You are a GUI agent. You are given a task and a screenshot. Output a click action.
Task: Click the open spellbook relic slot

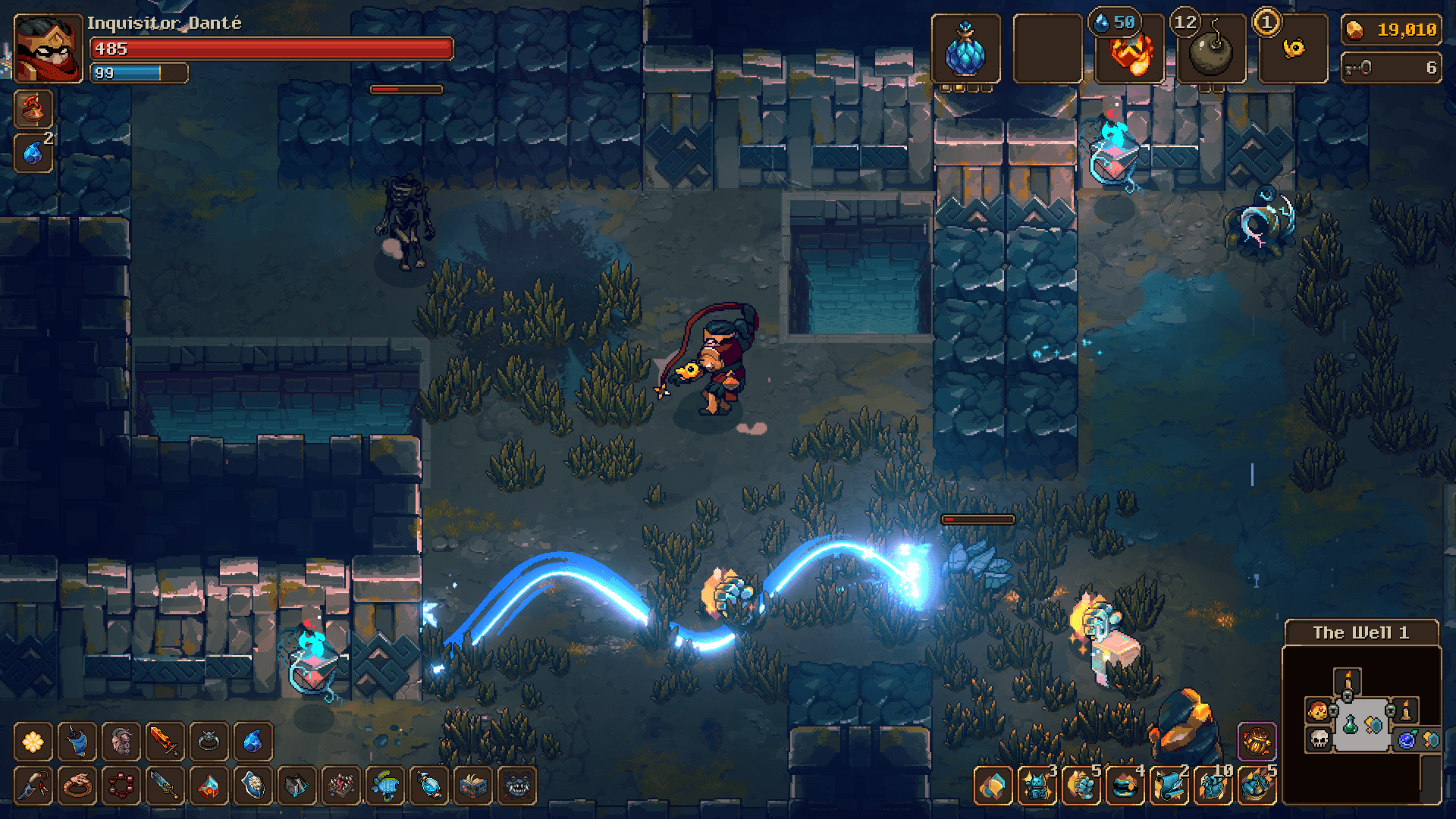pos(474,785)
